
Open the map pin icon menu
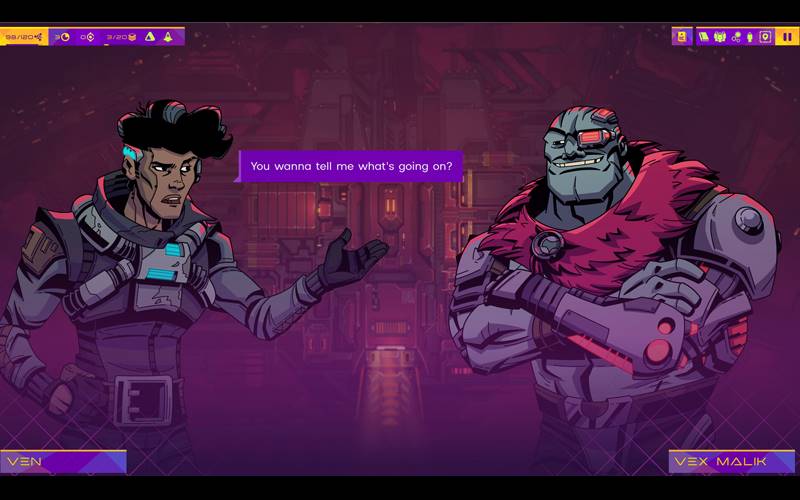coord(765,37)
